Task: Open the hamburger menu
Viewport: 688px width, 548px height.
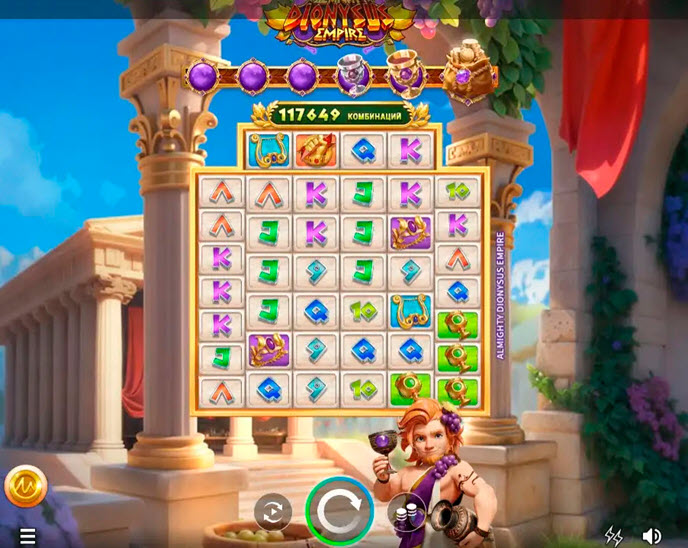Action: pyautogui.click(x=27, y=537)
